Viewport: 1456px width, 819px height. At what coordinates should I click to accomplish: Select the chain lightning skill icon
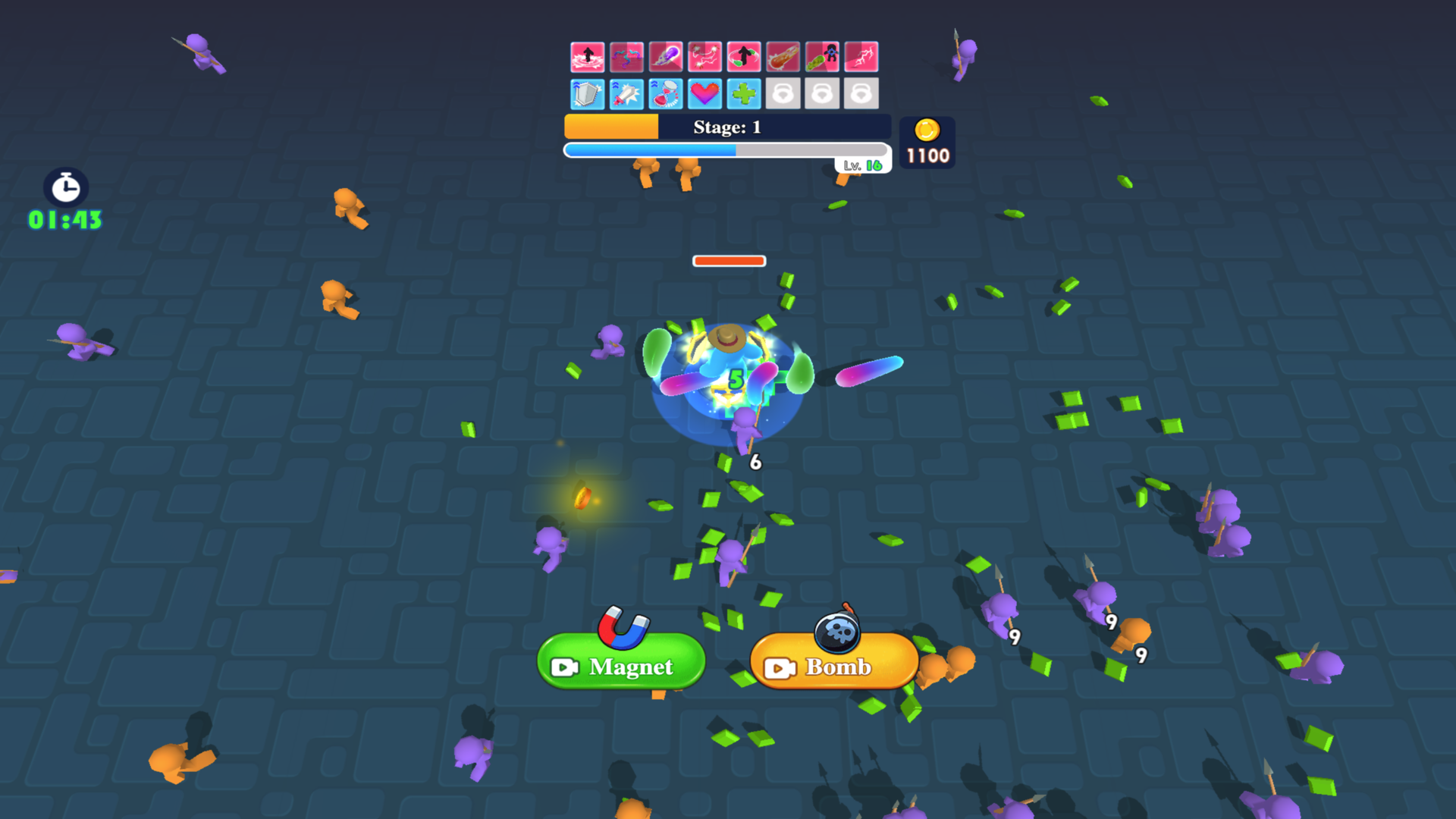pos(704,57)
